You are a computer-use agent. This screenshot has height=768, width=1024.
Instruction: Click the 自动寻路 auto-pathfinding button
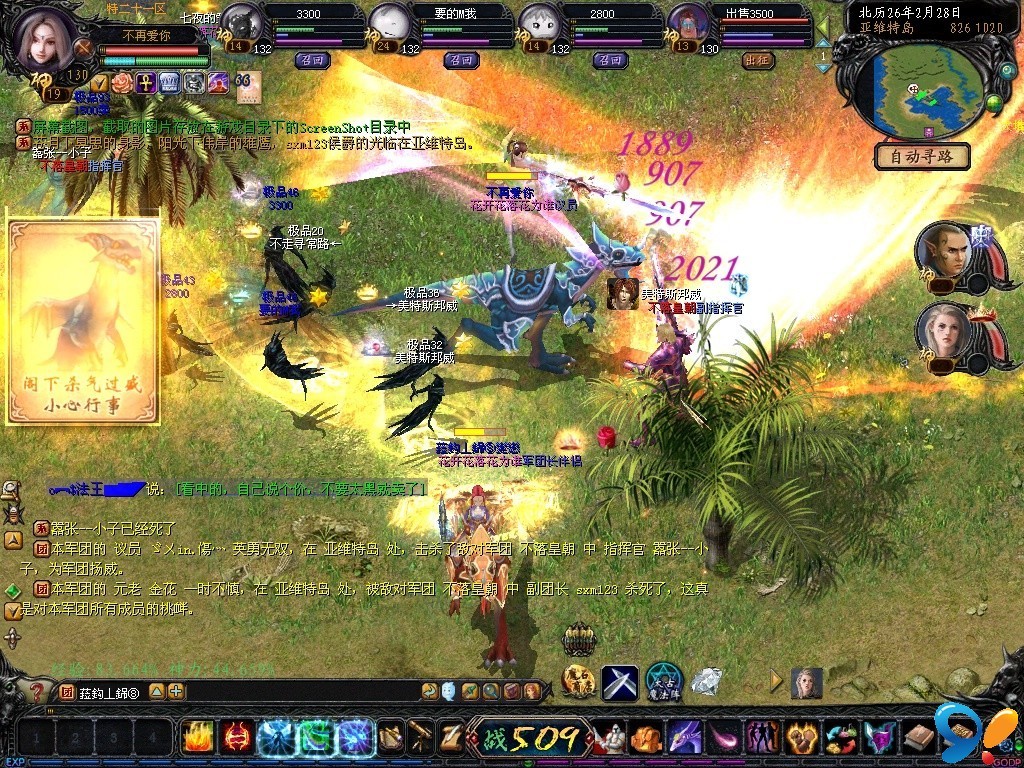click(922, 156)
